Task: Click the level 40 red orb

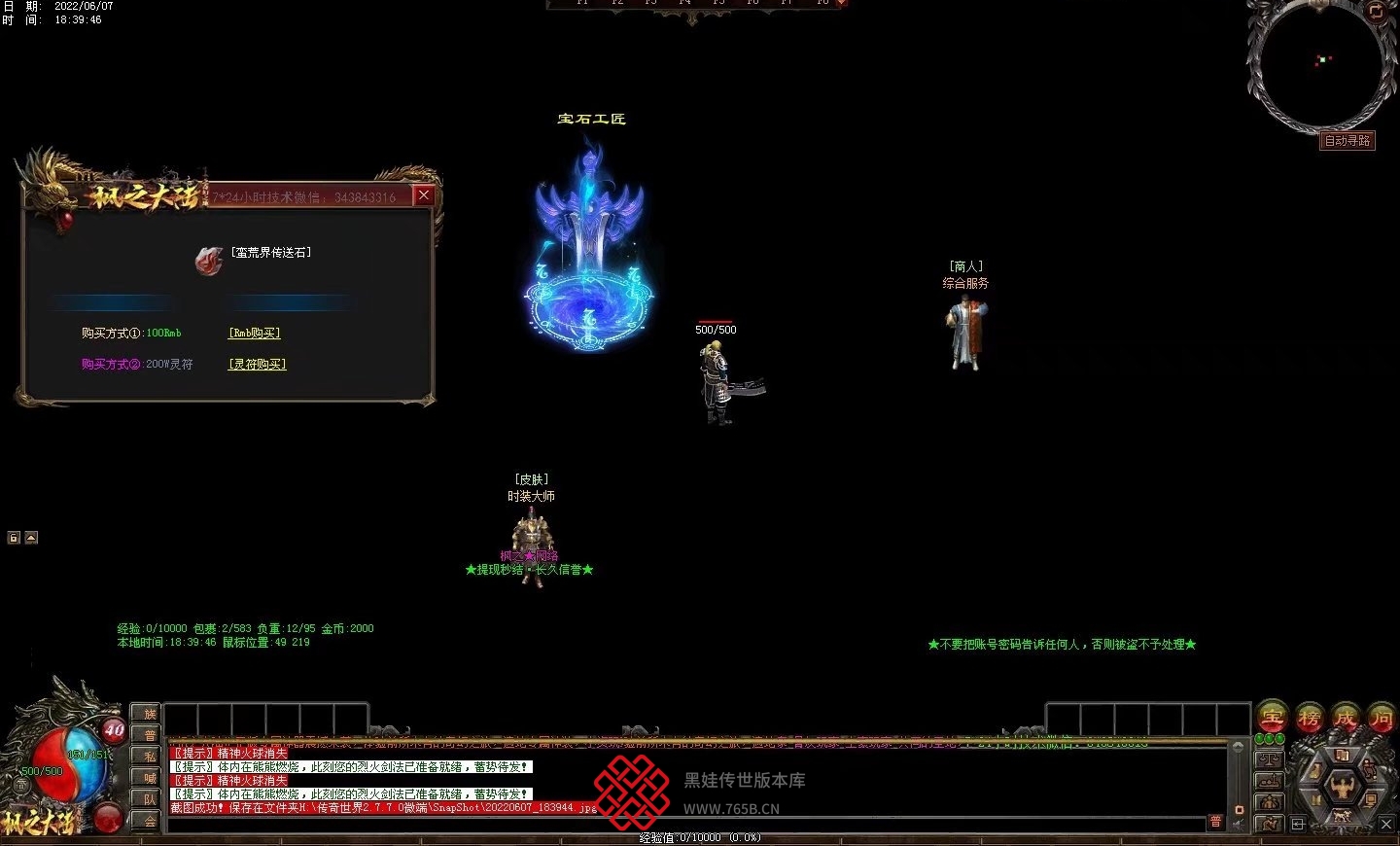Action: pyautogui.click(x=114, y=731)
